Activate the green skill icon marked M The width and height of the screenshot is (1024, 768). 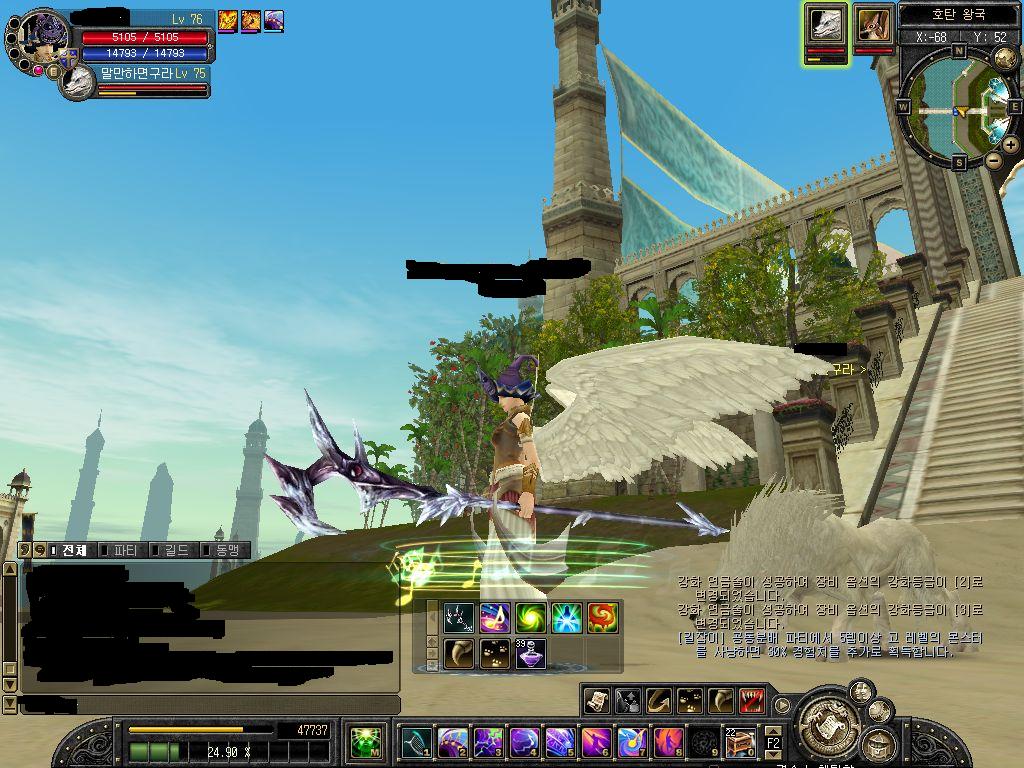367,743
